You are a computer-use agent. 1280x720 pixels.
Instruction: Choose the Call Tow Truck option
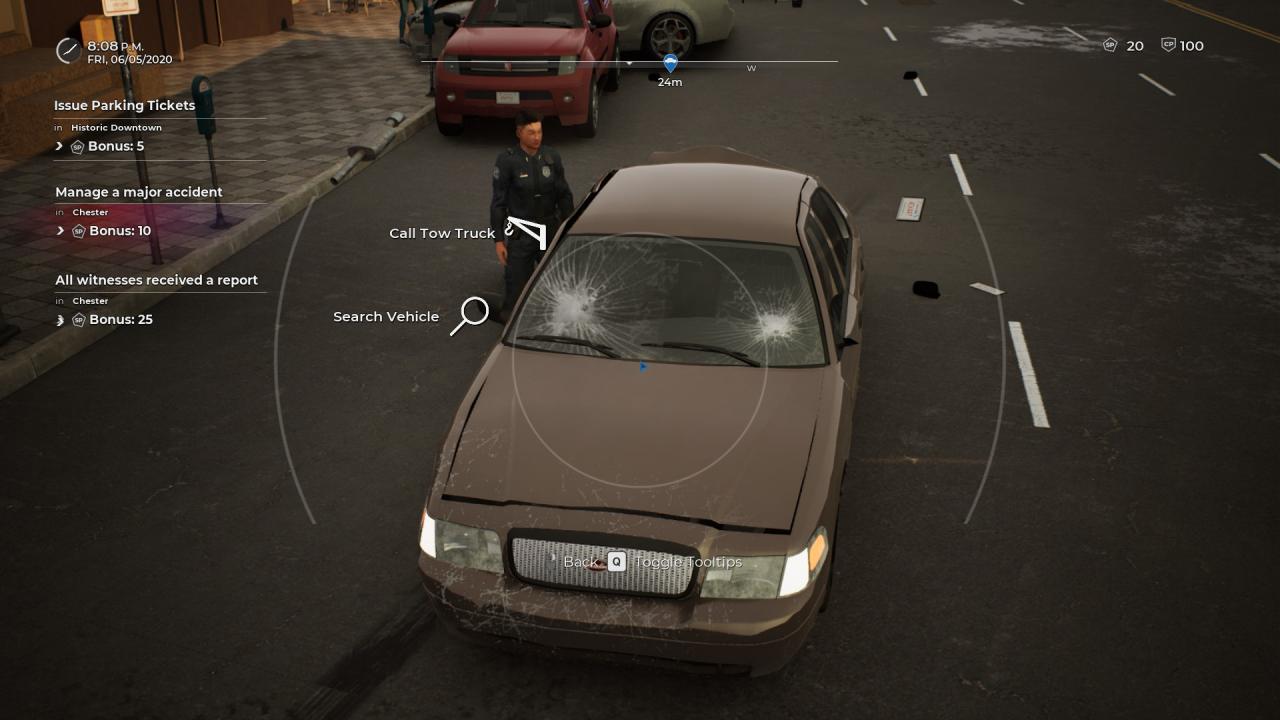click(x=443, y=233)
